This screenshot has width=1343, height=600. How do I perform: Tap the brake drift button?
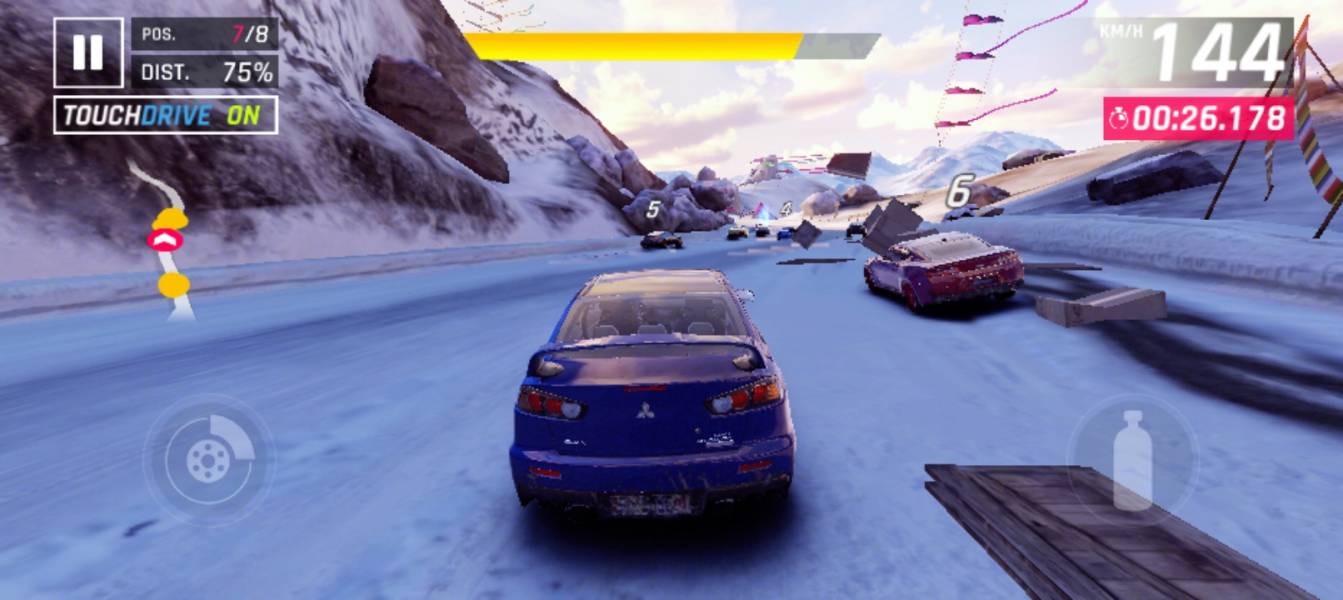point(209,460)
